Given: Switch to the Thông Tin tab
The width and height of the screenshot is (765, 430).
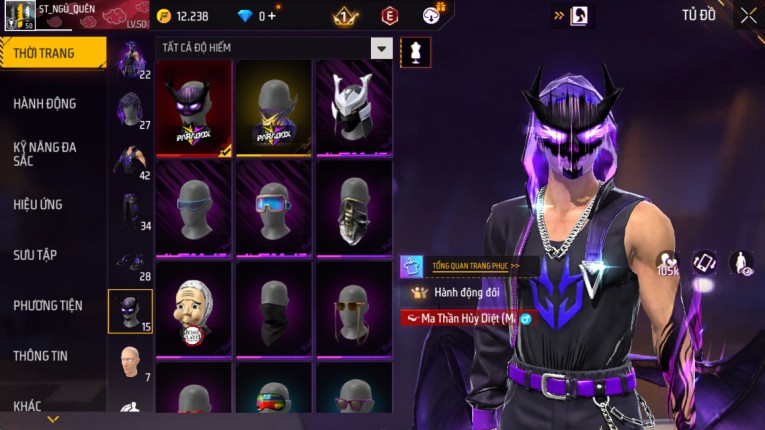Looking at the screenshot, I should (41, 355).
